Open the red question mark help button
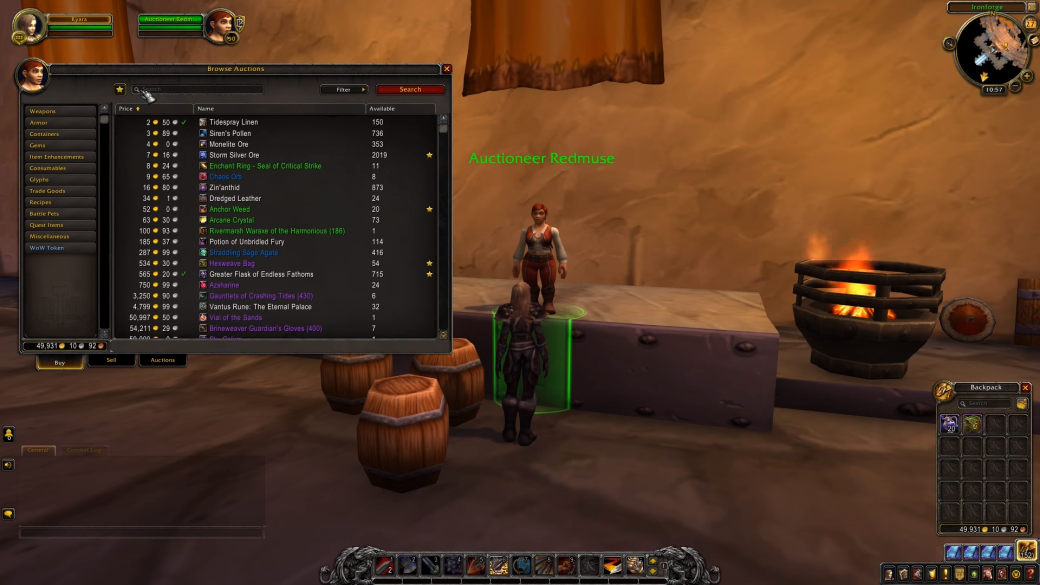The image size is (1040, 585). coord(1030,574)
